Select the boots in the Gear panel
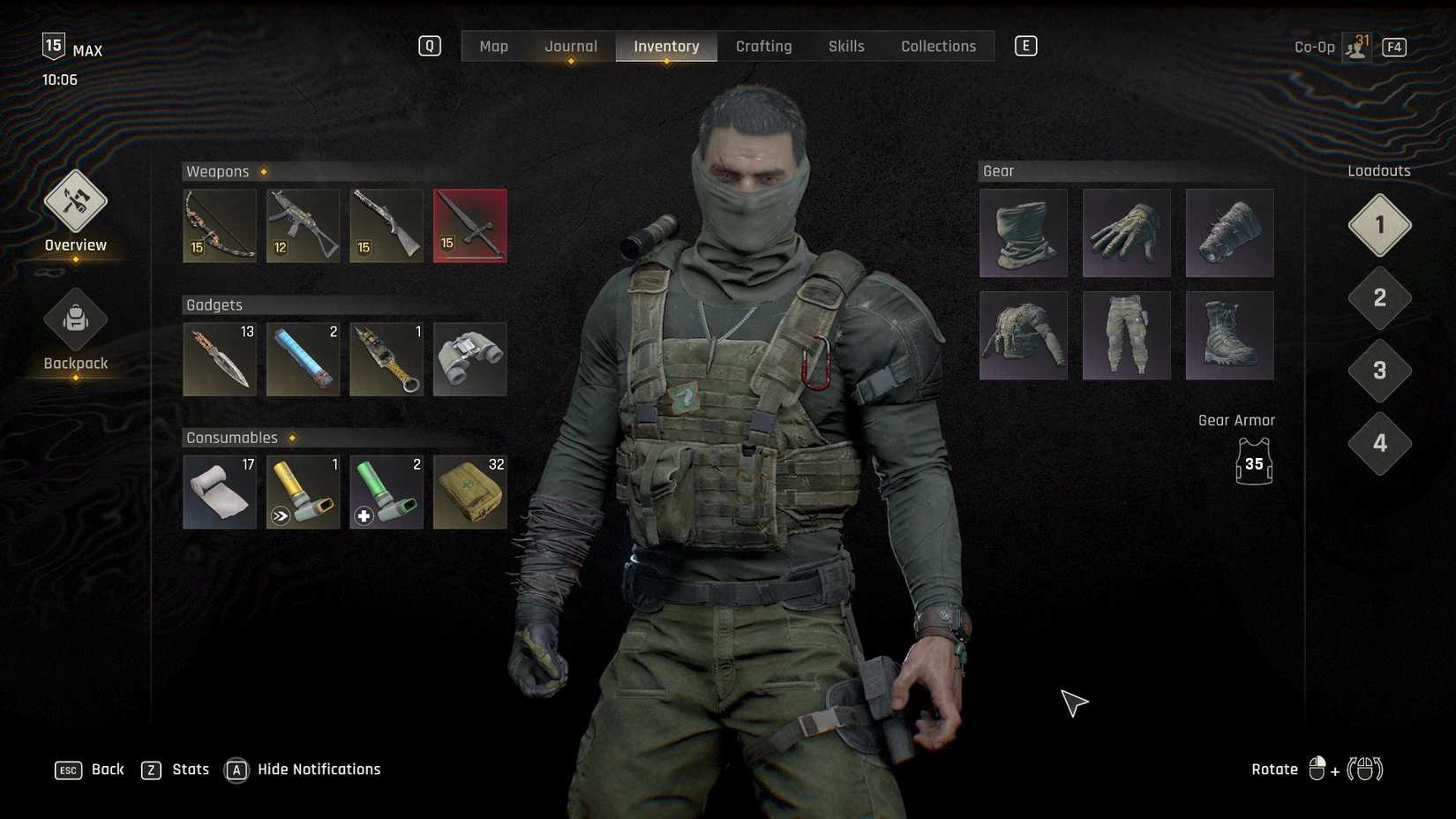This screenshot has width=1456, height=819. (x=1229, y=335)
